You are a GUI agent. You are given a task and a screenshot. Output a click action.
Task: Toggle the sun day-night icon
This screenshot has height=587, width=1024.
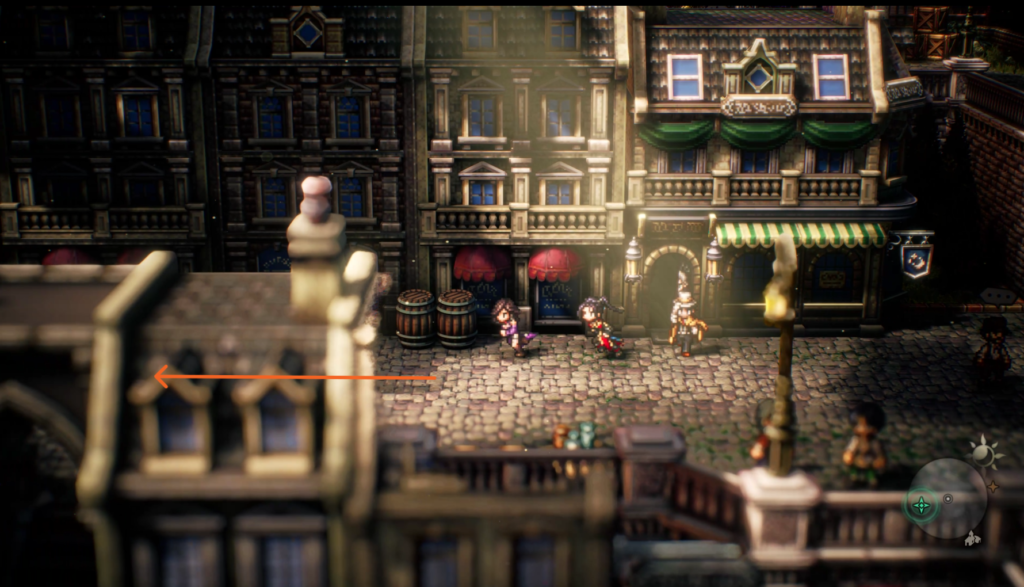(x=984, y=454)
